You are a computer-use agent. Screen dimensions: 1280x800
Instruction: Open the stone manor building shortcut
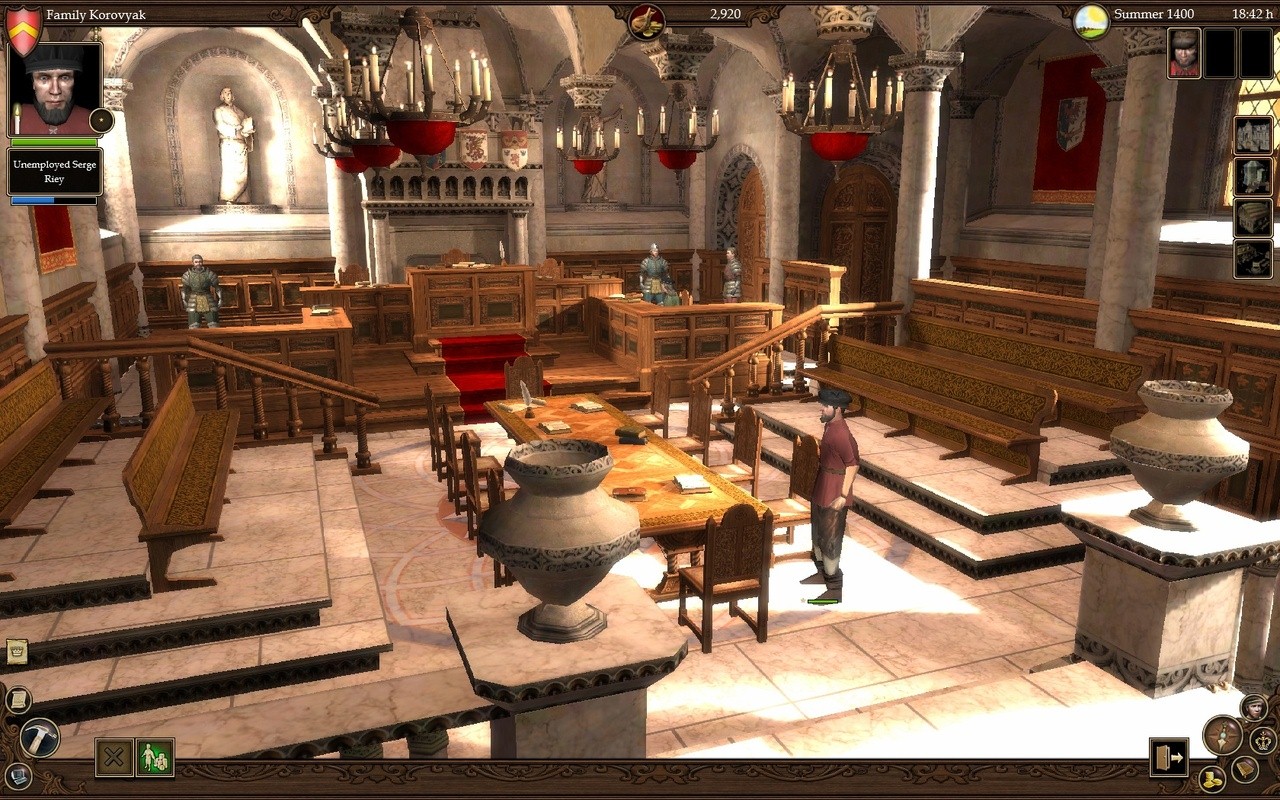point(1252,136)
